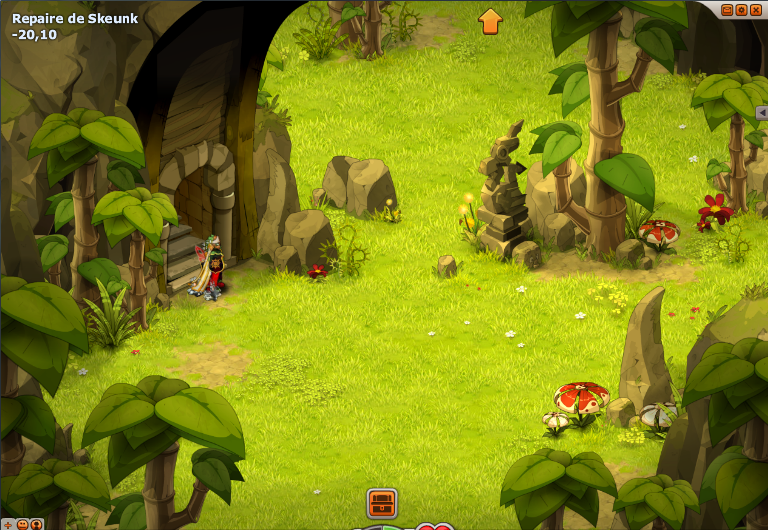The width and height of the screenshot is (768, 530).
Task: Open the character silhouette attitudes button
Action: tap(36, 524)
